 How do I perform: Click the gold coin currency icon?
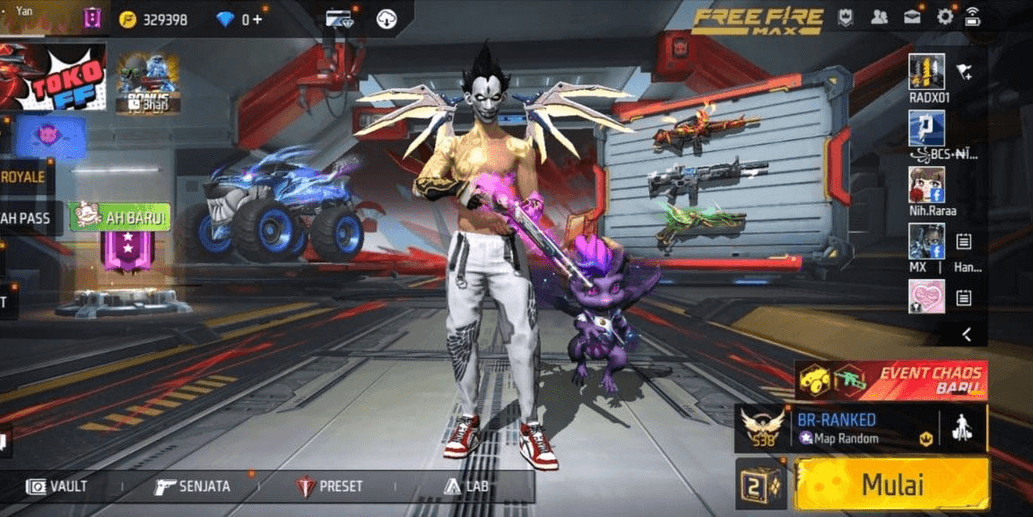pyautogui.click(x=127, y=19)
